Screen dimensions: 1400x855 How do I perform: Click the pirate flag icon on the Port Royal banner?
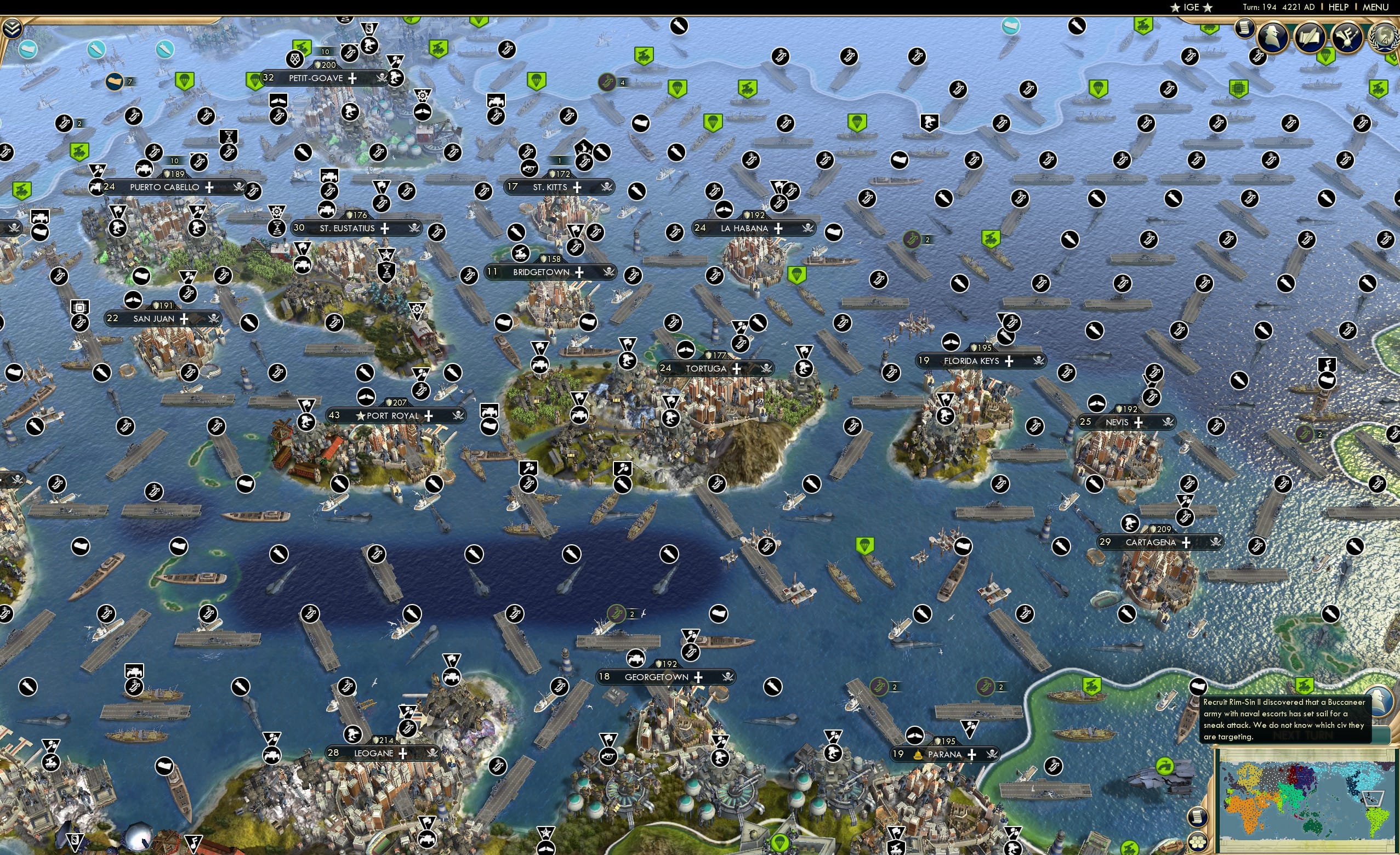pos(458,416)
